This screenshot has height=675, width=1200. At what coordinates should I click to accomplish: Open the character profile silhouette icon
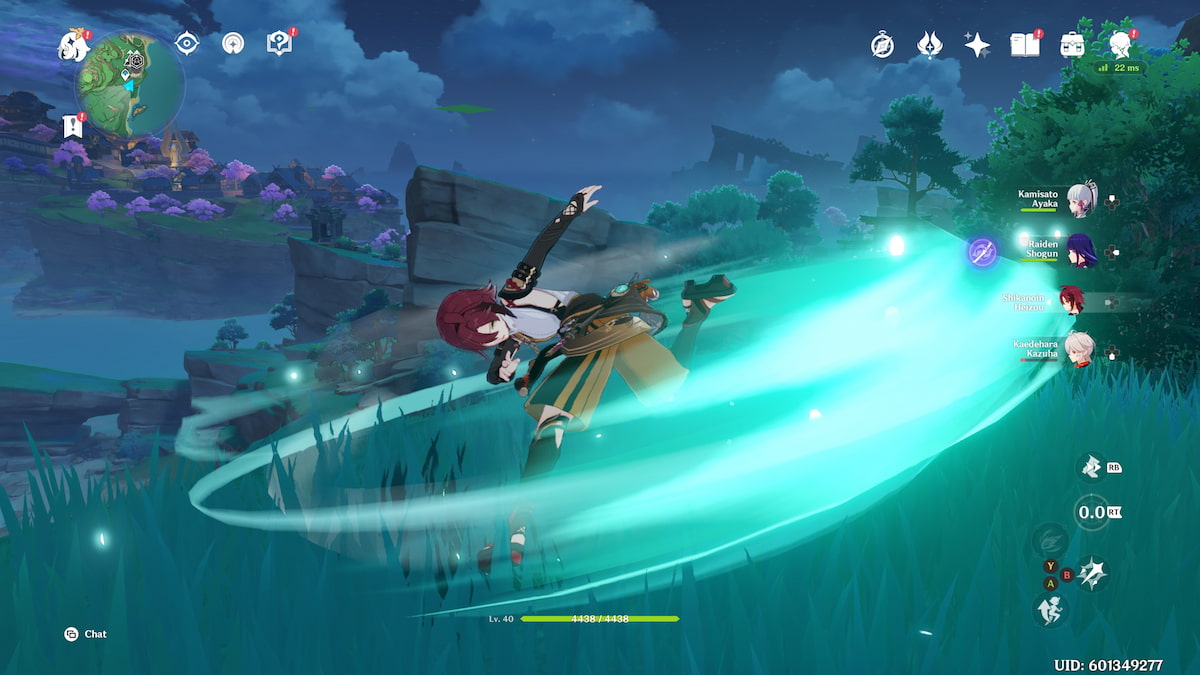[x=1120, y=45]
